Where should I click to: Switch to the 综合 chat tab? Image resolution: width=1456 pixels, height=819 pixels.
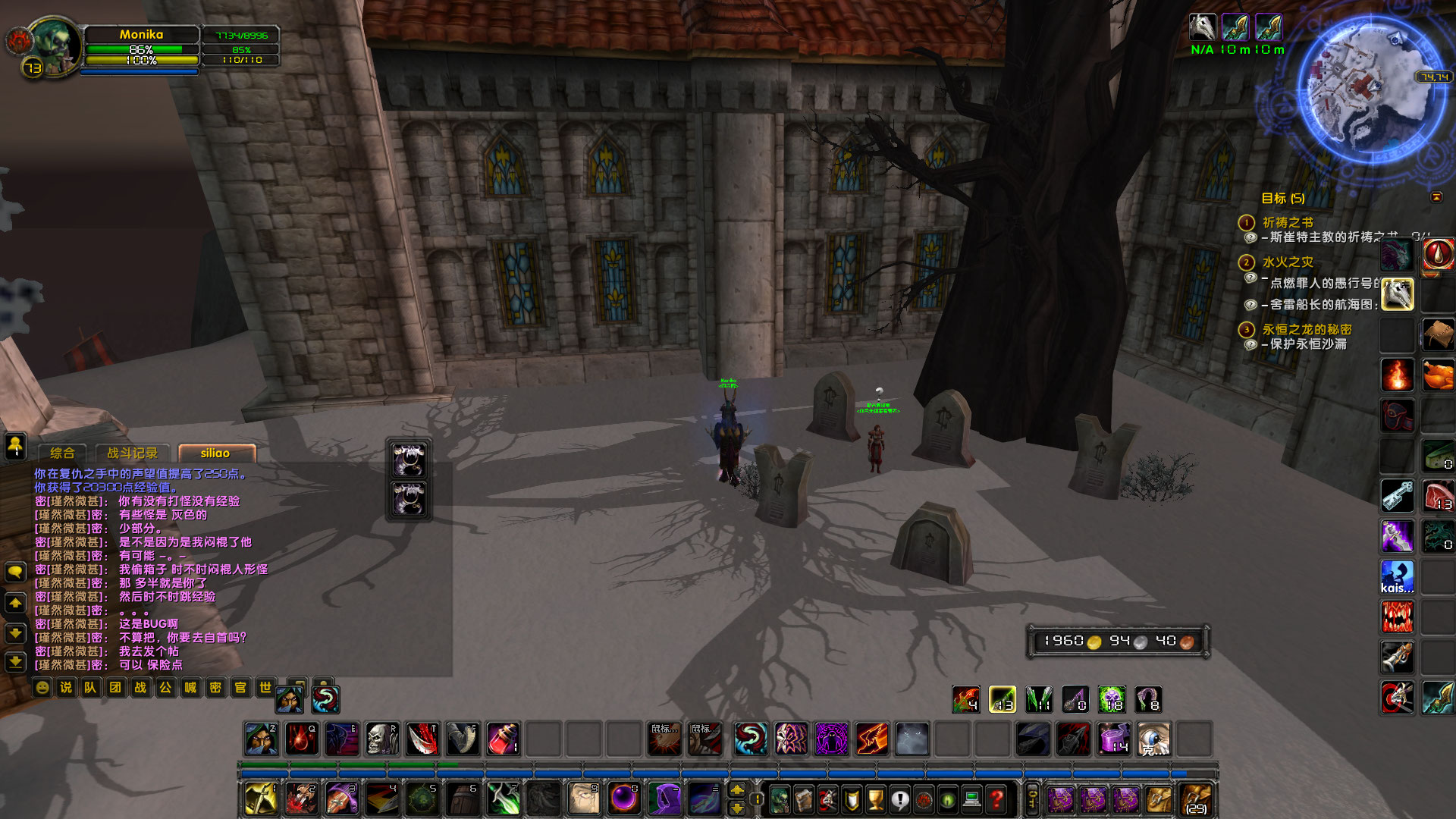(64, 453)
